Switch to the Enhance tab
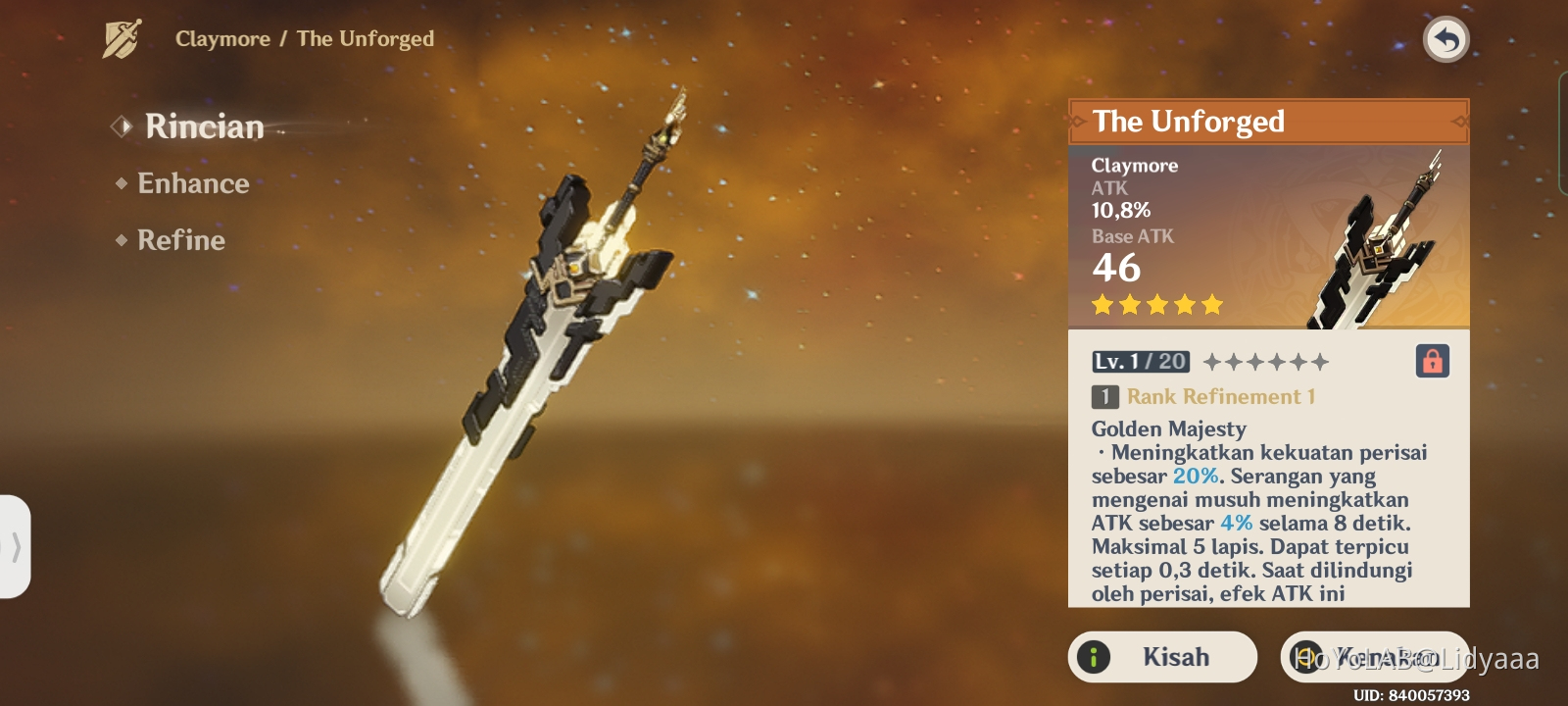The image size is (1568, 706). click(x=193, y=184)
